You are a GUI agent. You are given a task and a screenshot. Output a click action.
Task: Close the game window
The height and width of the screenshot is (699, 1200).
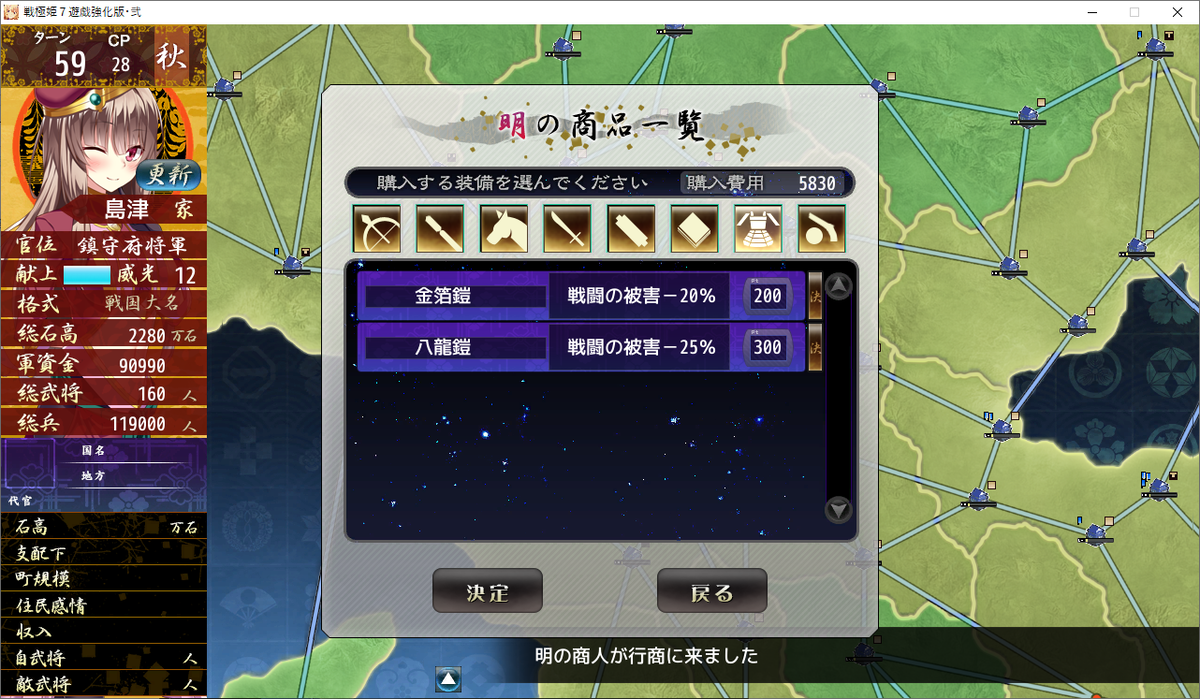tap(1178, 12)
